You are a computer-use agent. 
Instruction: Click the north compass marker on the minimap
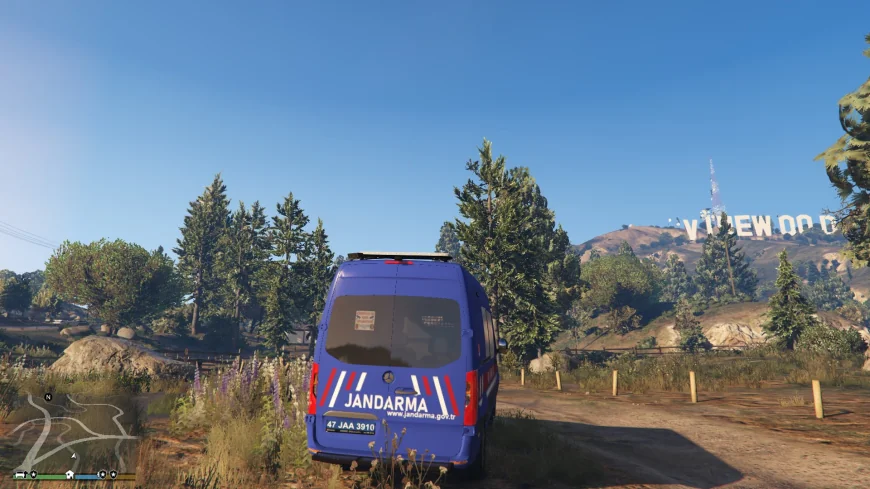pyautogui.click(x=48, y=397)
